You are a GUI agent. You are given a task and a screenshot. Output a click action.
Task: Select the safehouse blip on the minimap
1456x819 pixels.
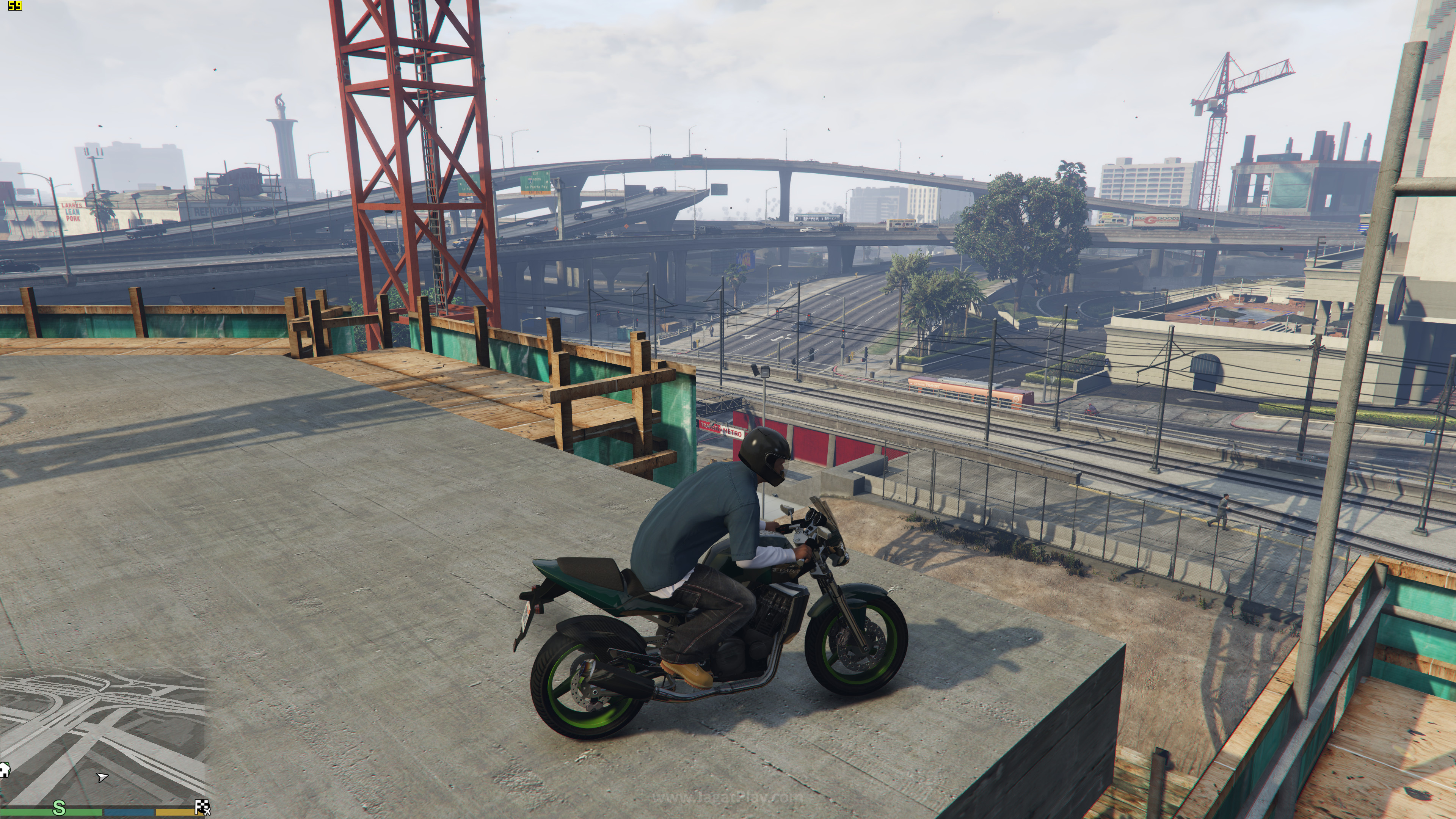(x=4, y=769)
